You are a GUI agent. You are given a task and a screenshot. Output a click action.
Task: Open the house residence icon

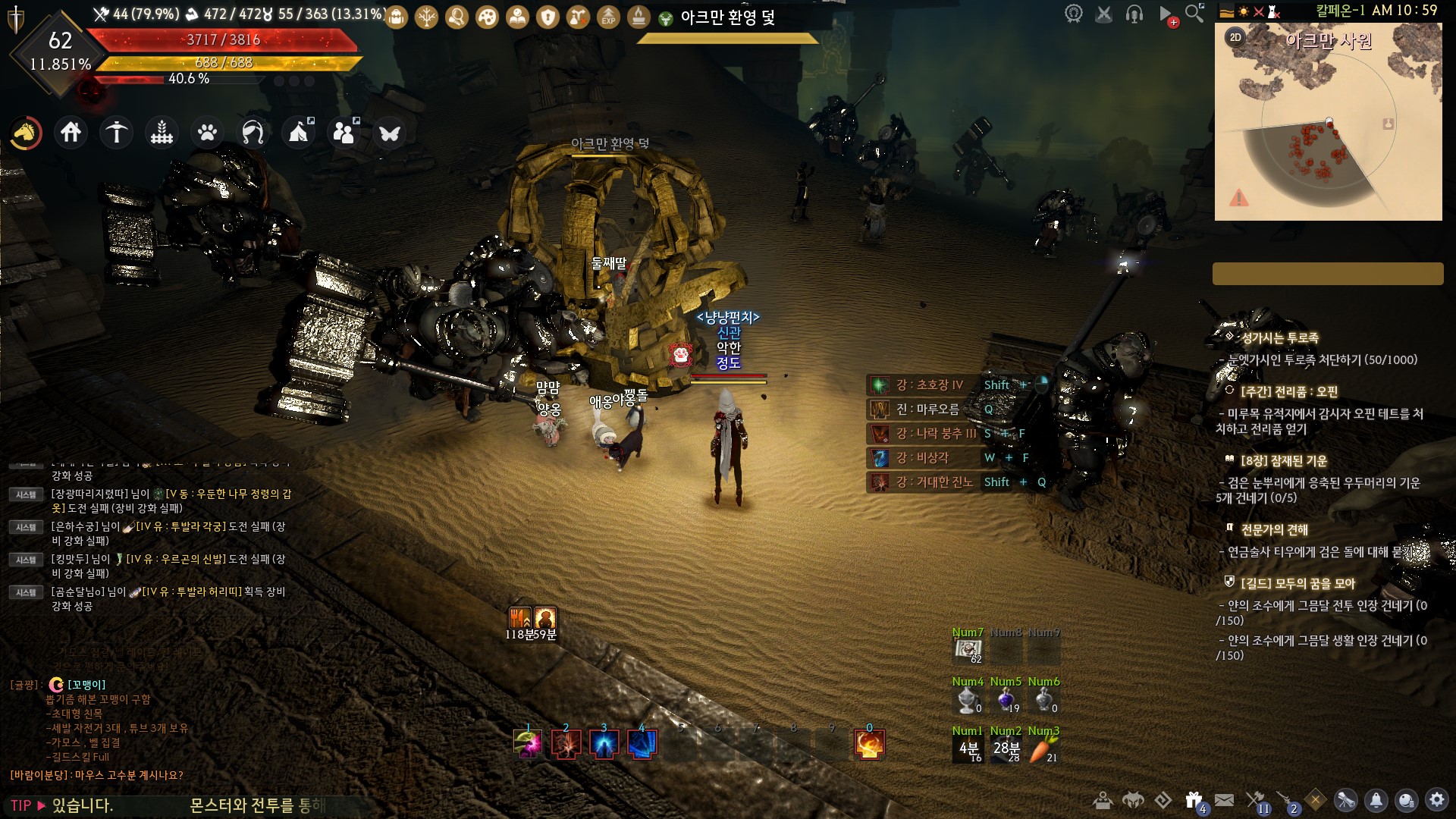point(71,133)
